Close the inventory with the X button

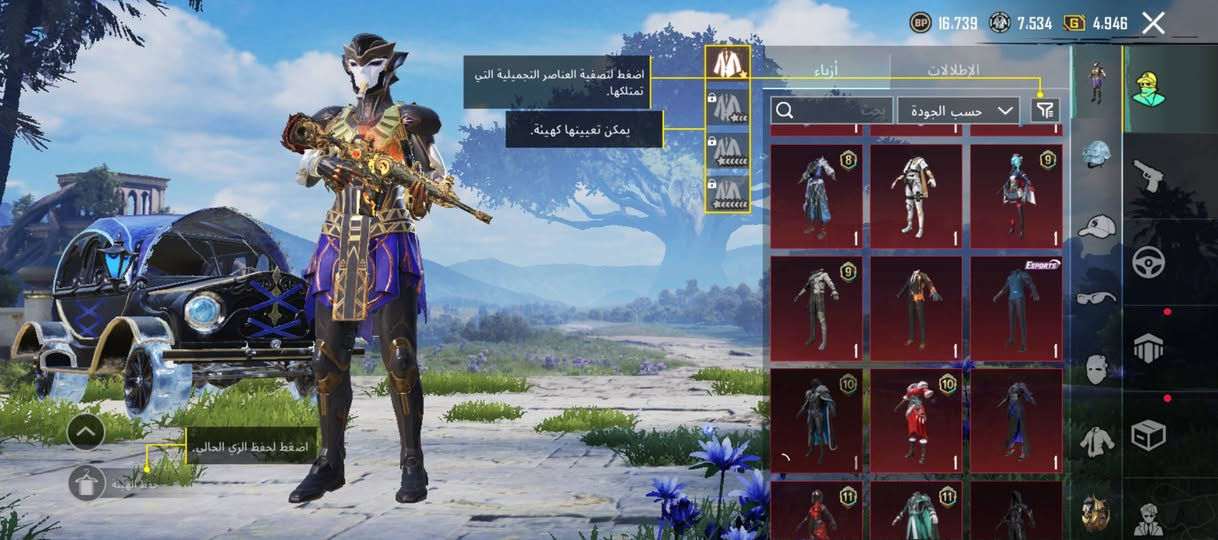[x=1153, y=23]
